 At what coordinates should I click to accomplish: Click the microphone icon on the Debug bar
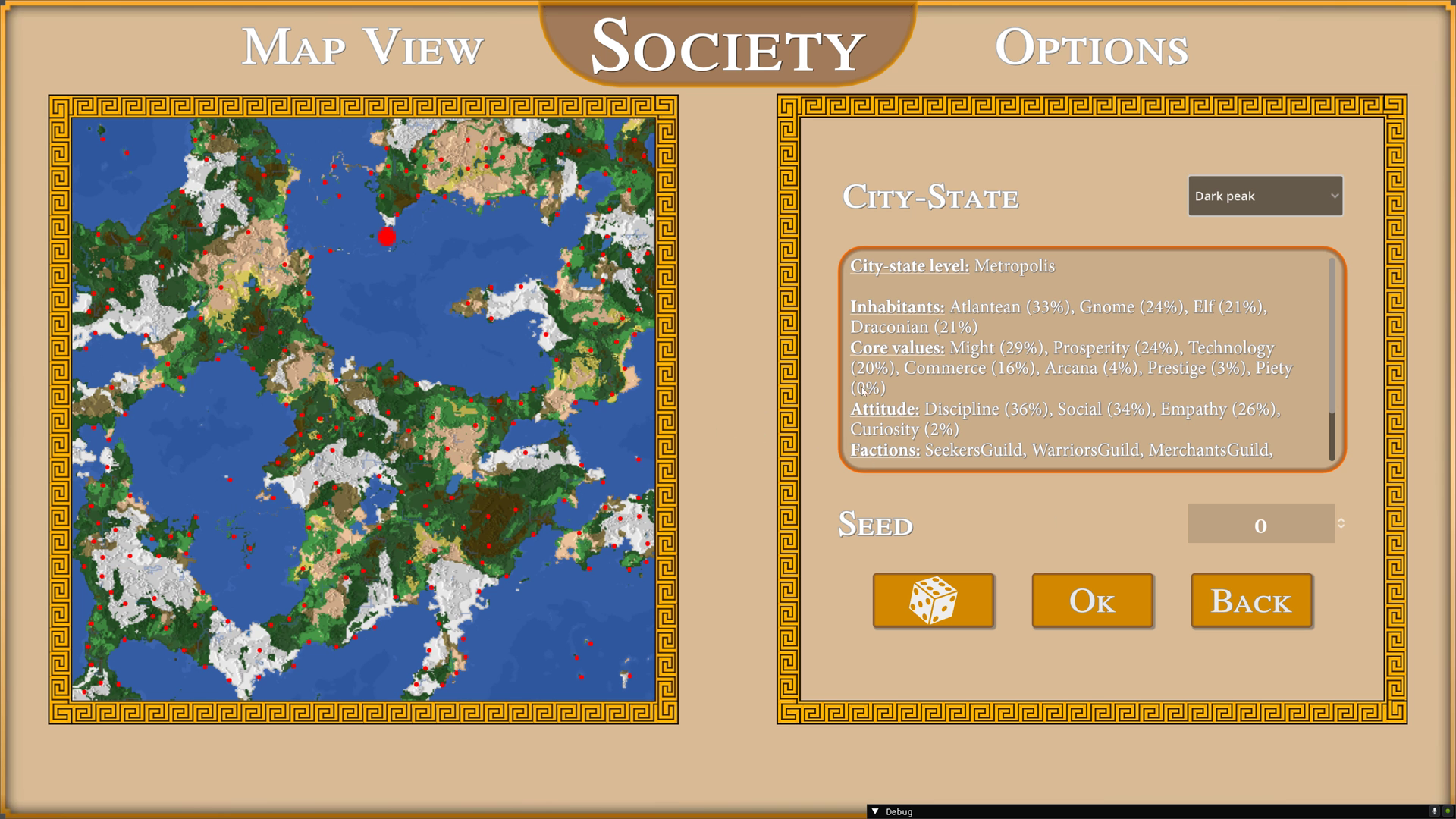click(x=1434, y=811)
